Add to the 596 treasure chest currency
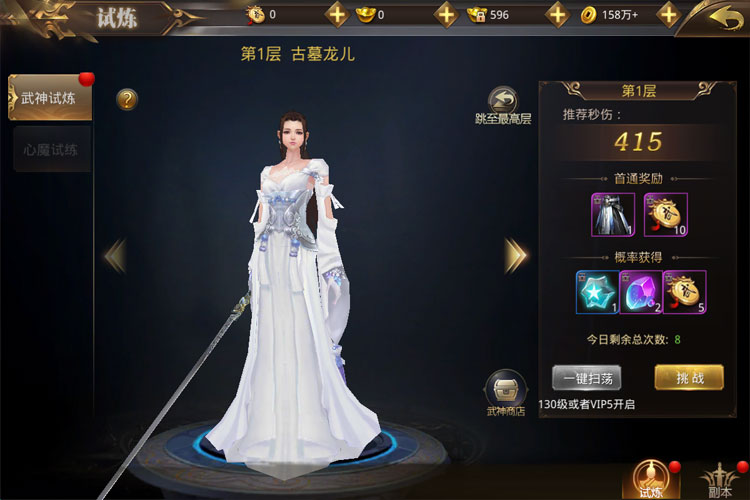This screenshot has width=750, height=500. click(x=557, y=15)
